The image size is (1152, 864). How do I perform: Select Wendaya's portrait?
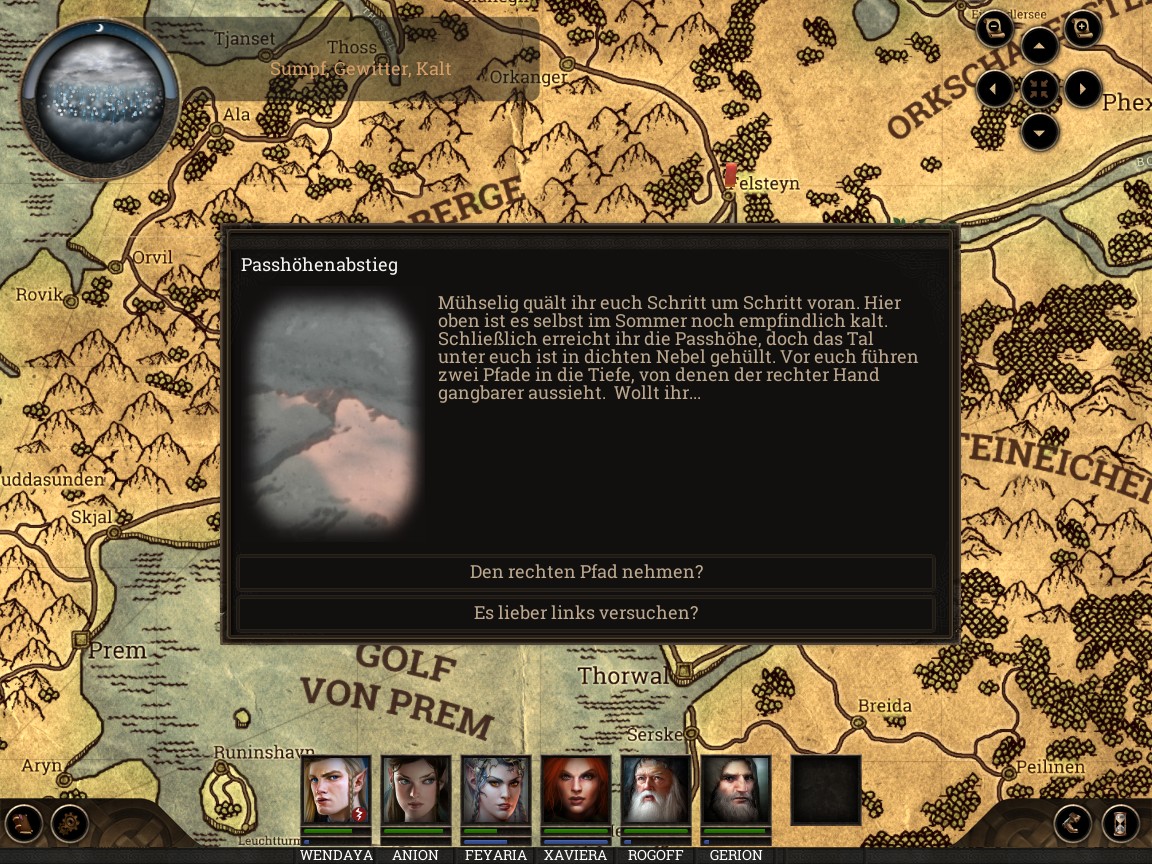[336, 790]
